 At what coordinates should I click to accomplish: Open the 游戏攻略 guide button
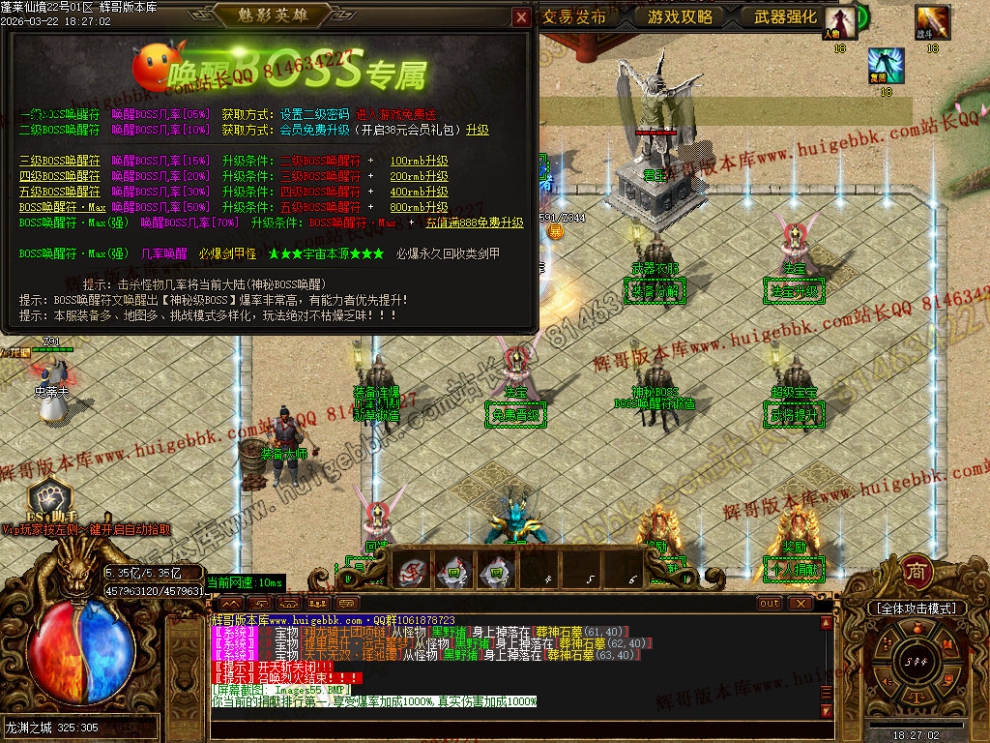[x=680, y=17]
